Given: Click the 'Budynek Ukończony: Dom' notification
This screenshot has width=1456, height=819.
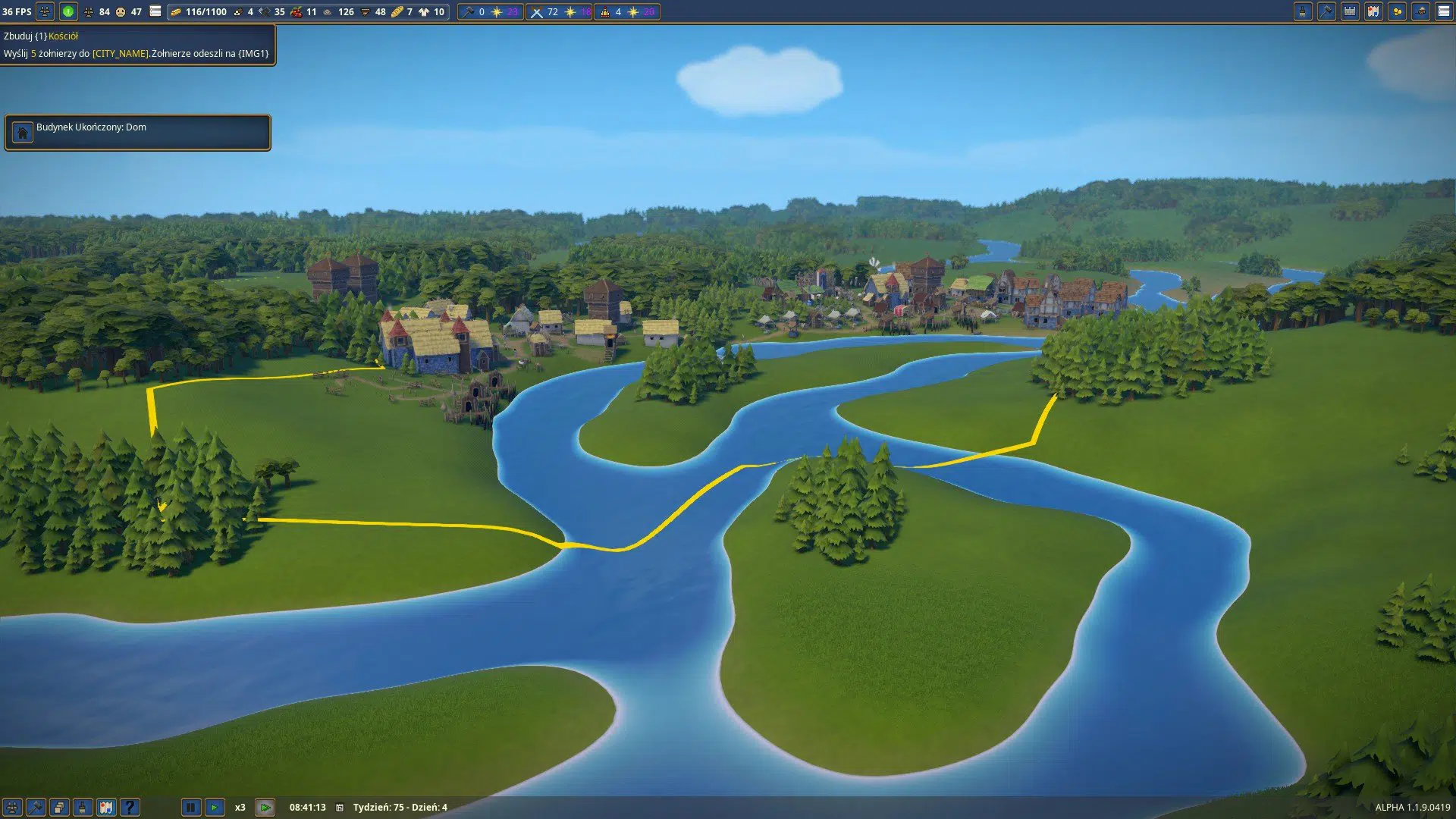Looking at the screenshot, I should pyautogui.click(x=137, y=133).
